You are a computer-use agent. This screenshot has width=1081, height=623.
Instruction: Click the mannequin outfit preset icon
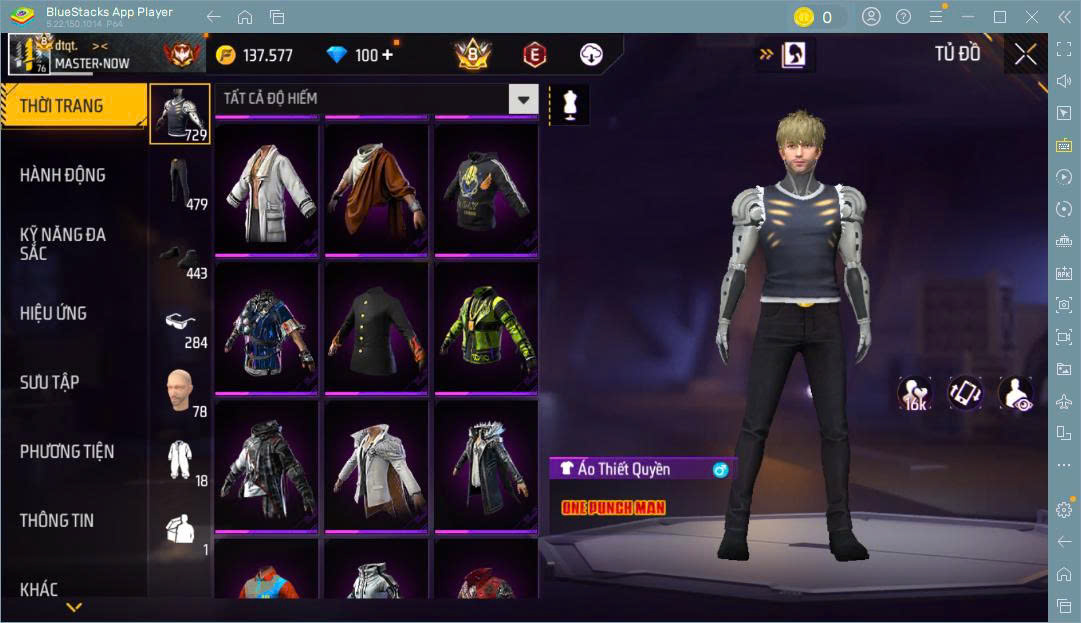click(x=571, y=104)
